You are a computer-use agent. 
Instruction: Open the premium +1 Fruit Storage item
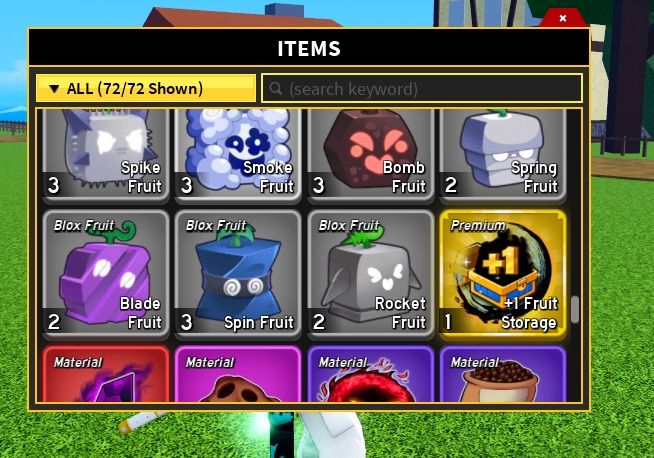tap(502, 273)
